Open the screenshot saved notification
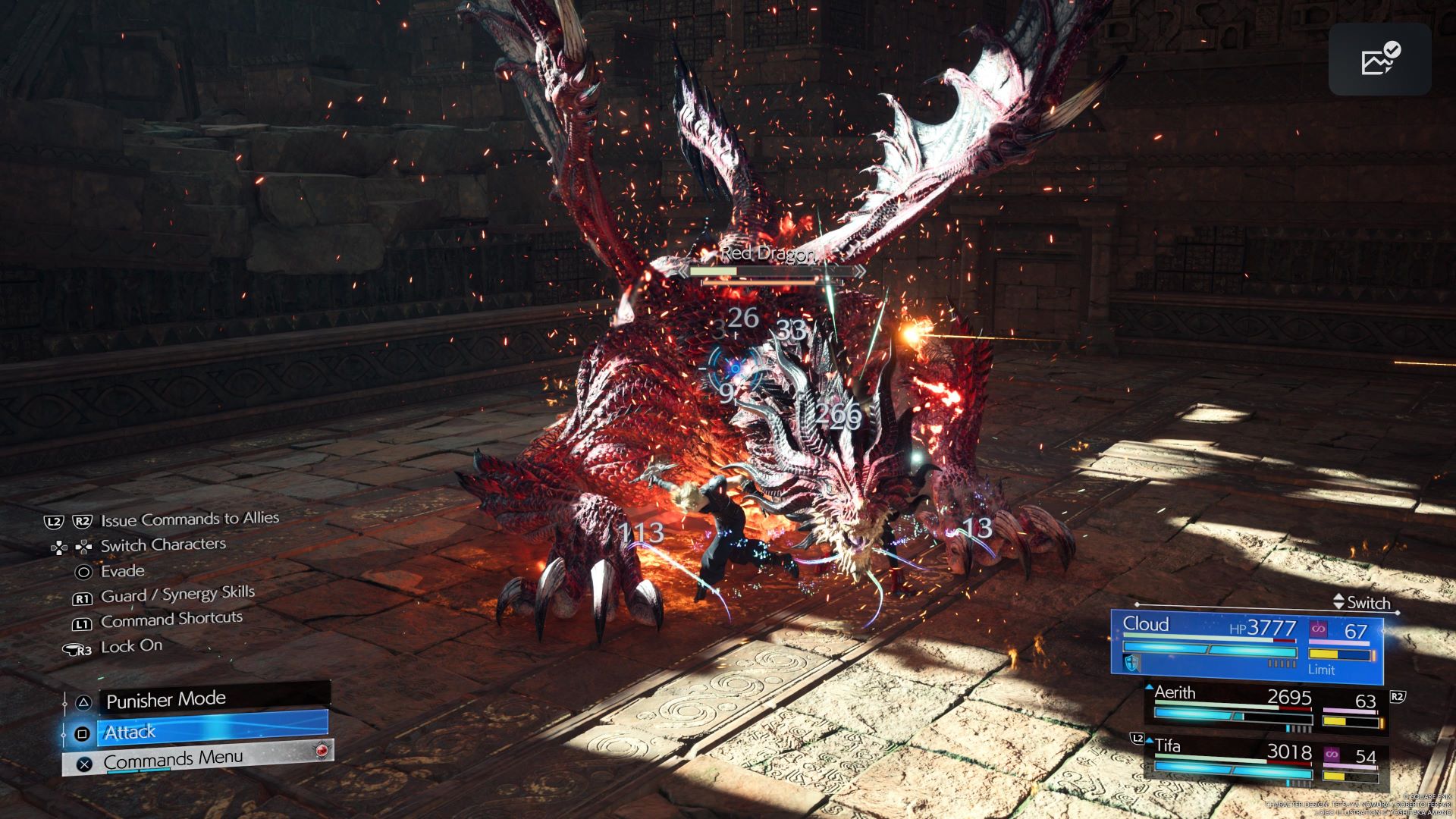Screen dimensions: 1456x819 (1379, 59)
